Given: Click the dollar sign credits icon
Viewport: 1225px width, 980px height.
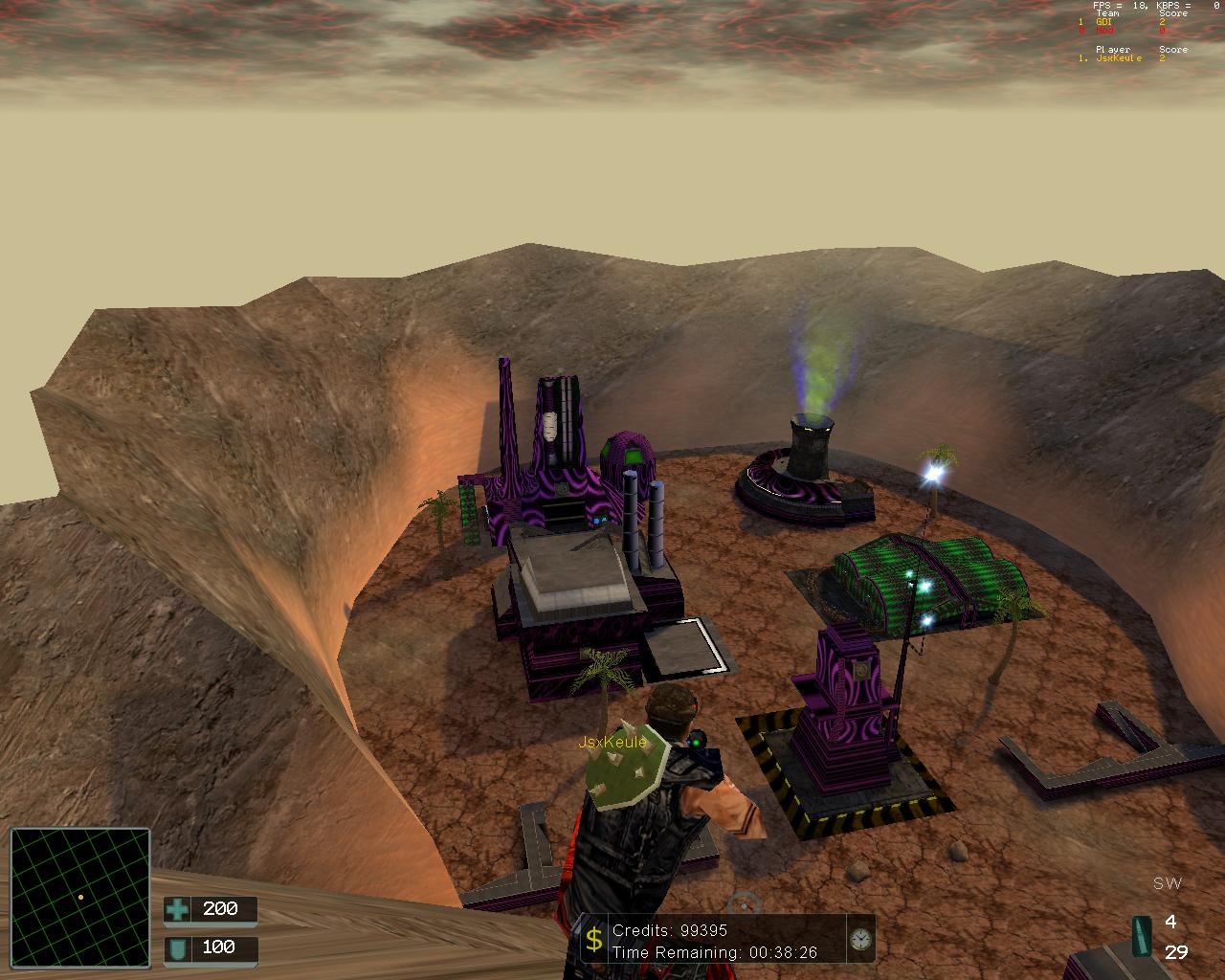Looking at the screenshot, I should pos(594,940).
